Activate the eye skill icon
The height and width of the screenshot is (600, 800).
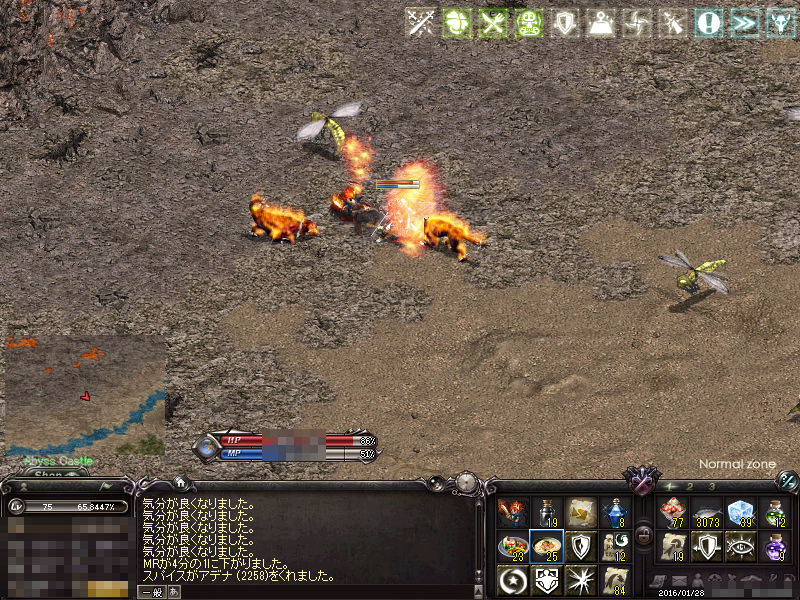740,546
